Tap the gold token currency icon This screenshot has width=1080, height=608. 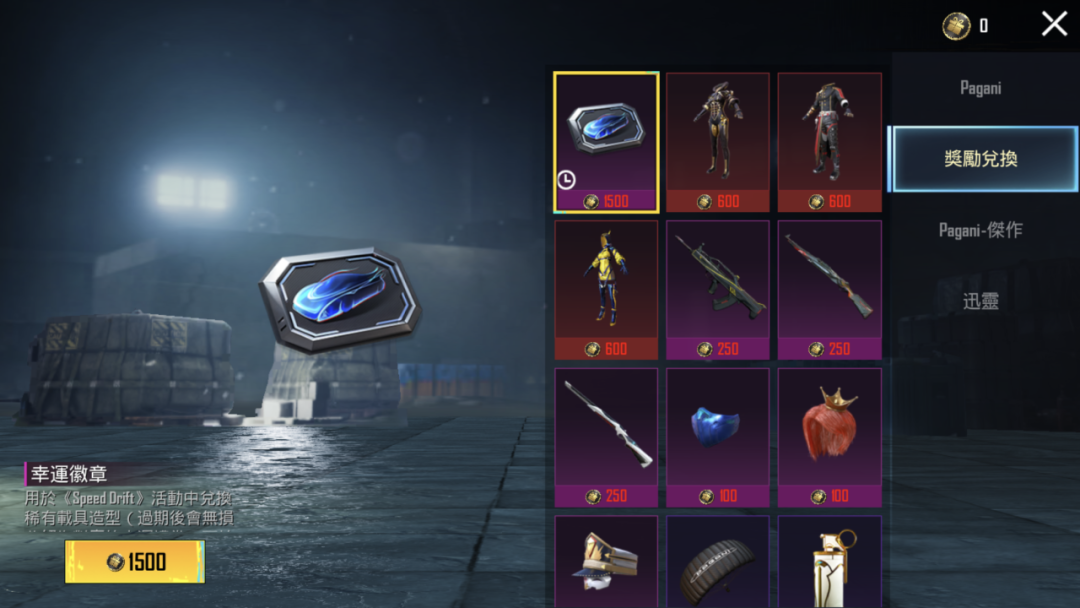pos(957,26)
